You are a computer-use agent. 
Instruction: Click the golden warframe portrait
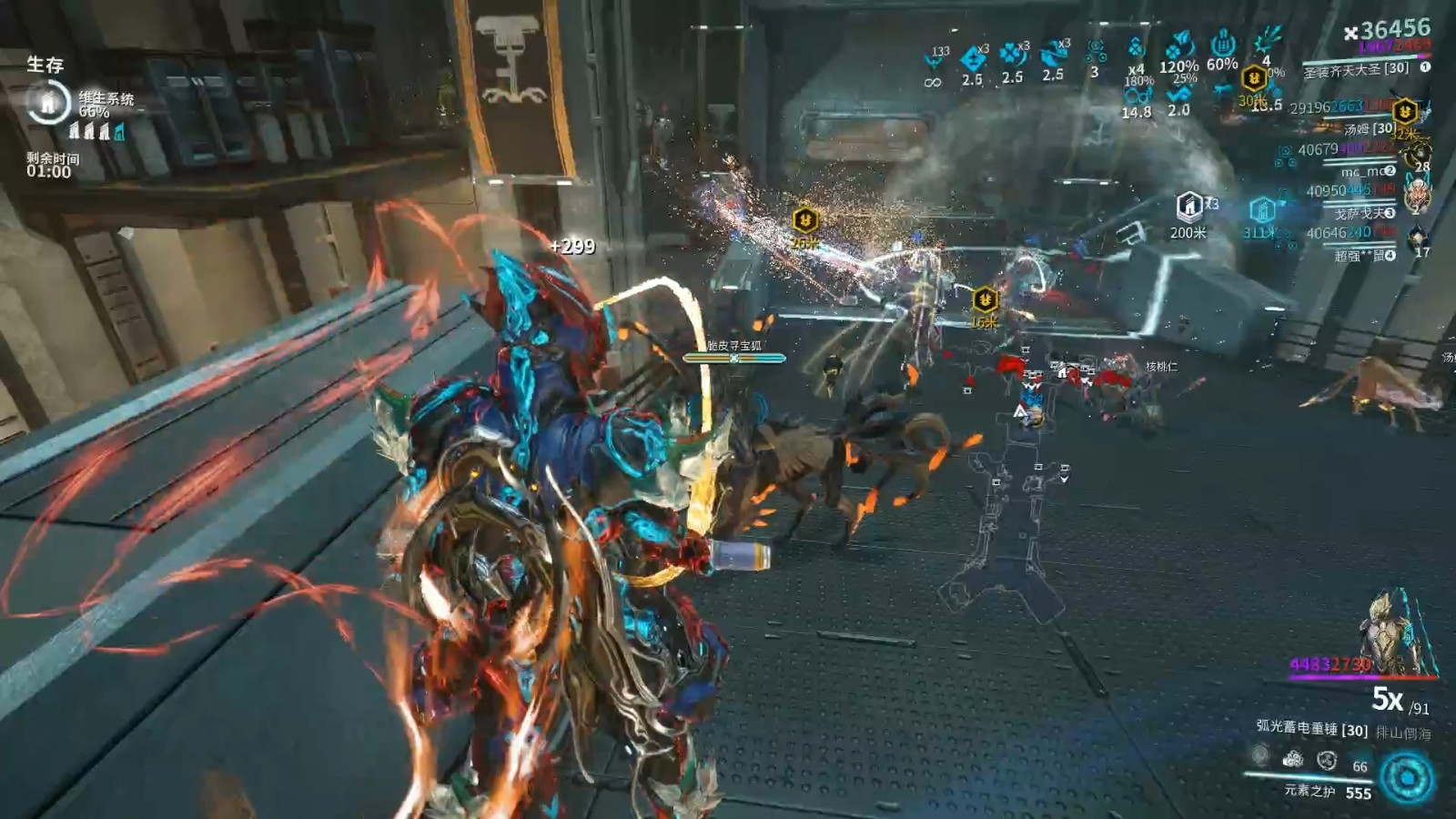(1390, 632)
